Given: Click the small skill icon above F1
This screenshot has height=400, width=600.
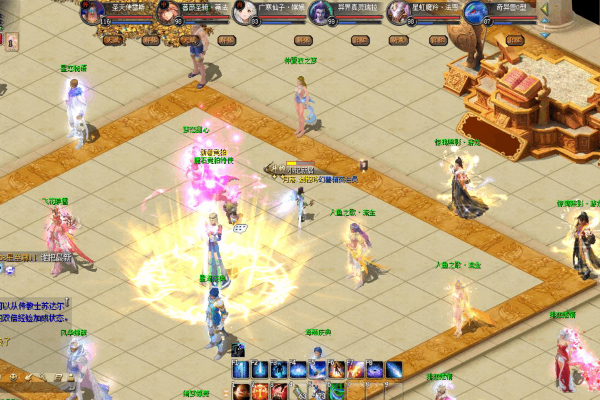Looking at the screenshot, I should (x=238, y=350).
